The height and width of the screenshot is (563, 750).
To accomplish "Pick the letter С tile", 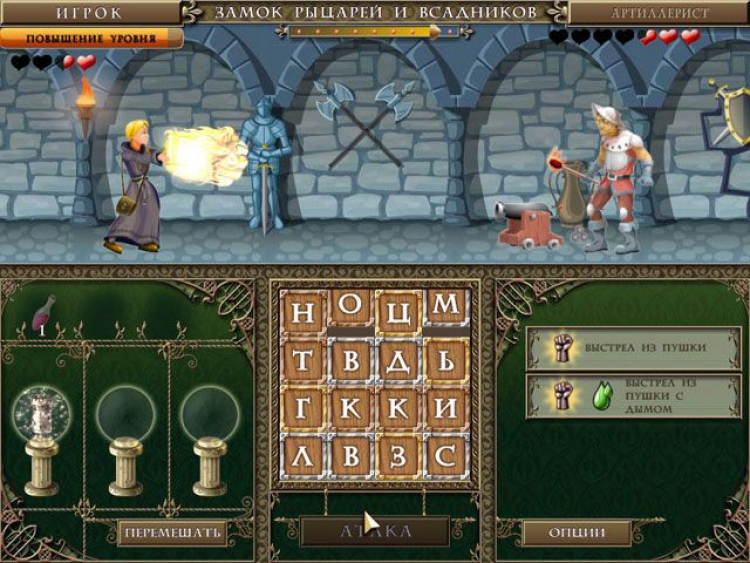I will (x=446, y=456).
